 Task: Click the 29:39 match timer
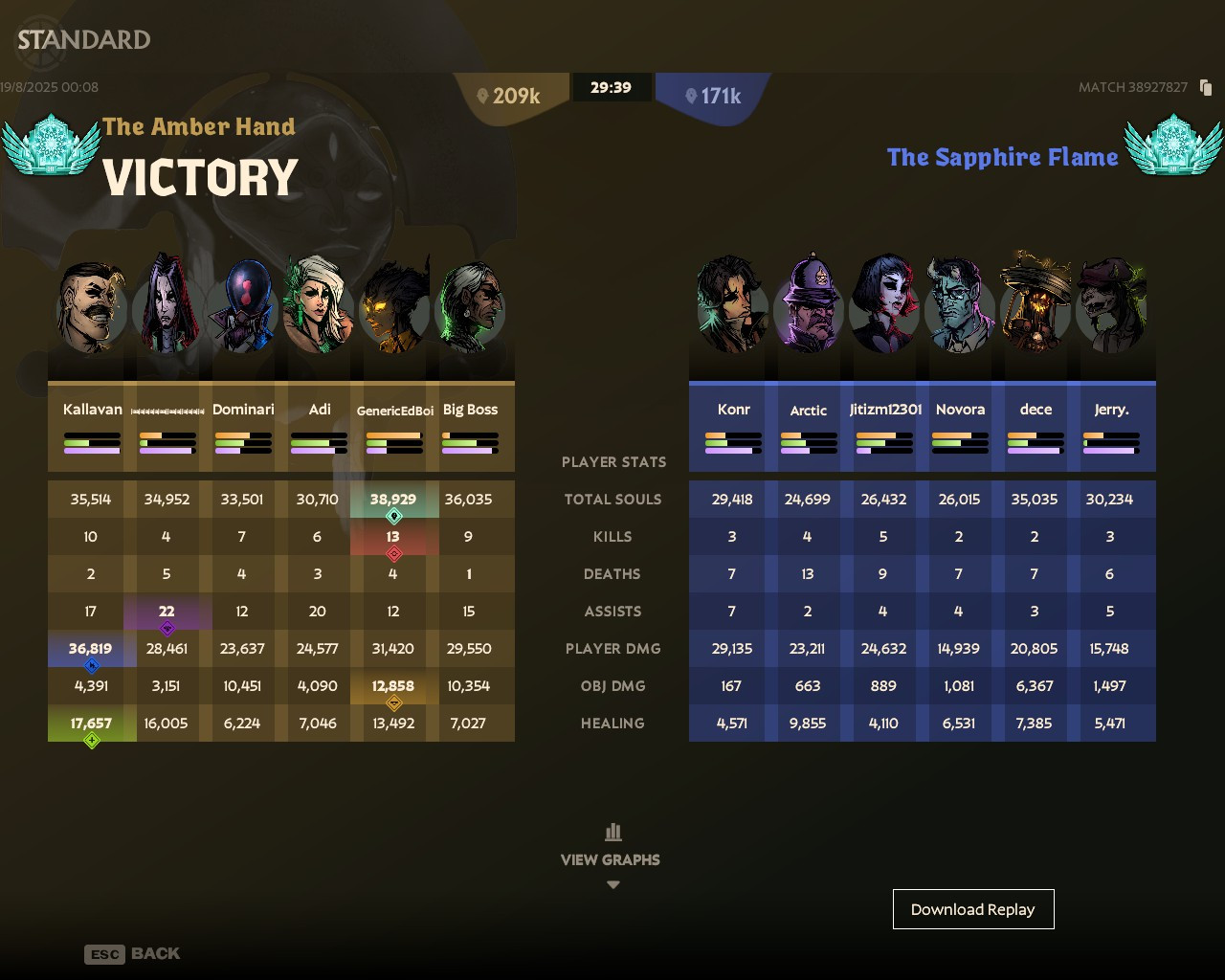pyautogui.click(x=612, y=86)
